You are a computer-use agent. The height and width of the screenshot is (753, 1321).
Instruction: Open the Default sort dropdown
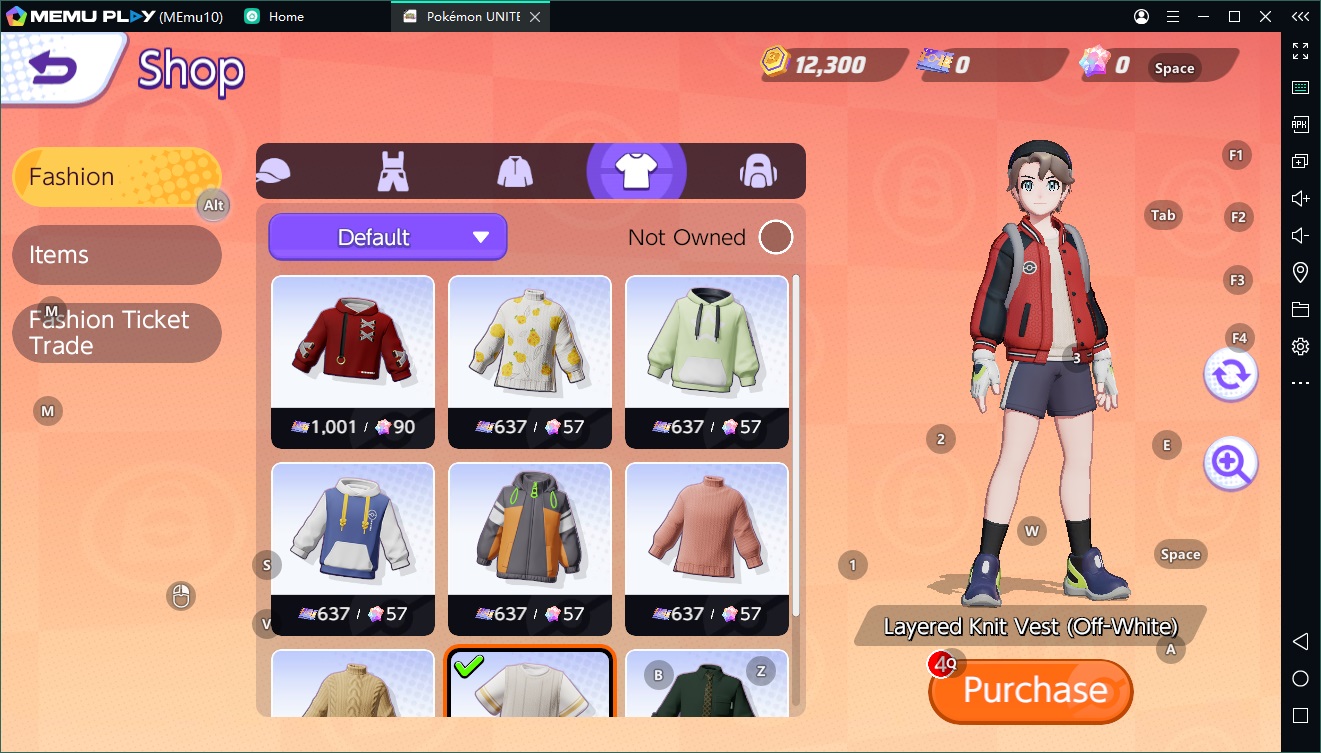tap(388, 237)
